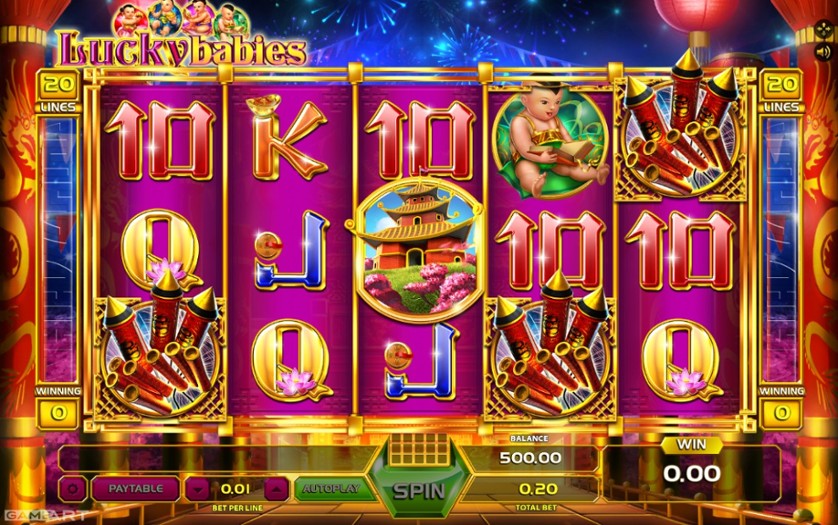
Task: Open the PAYTABLE
Action: click(135, 489)
